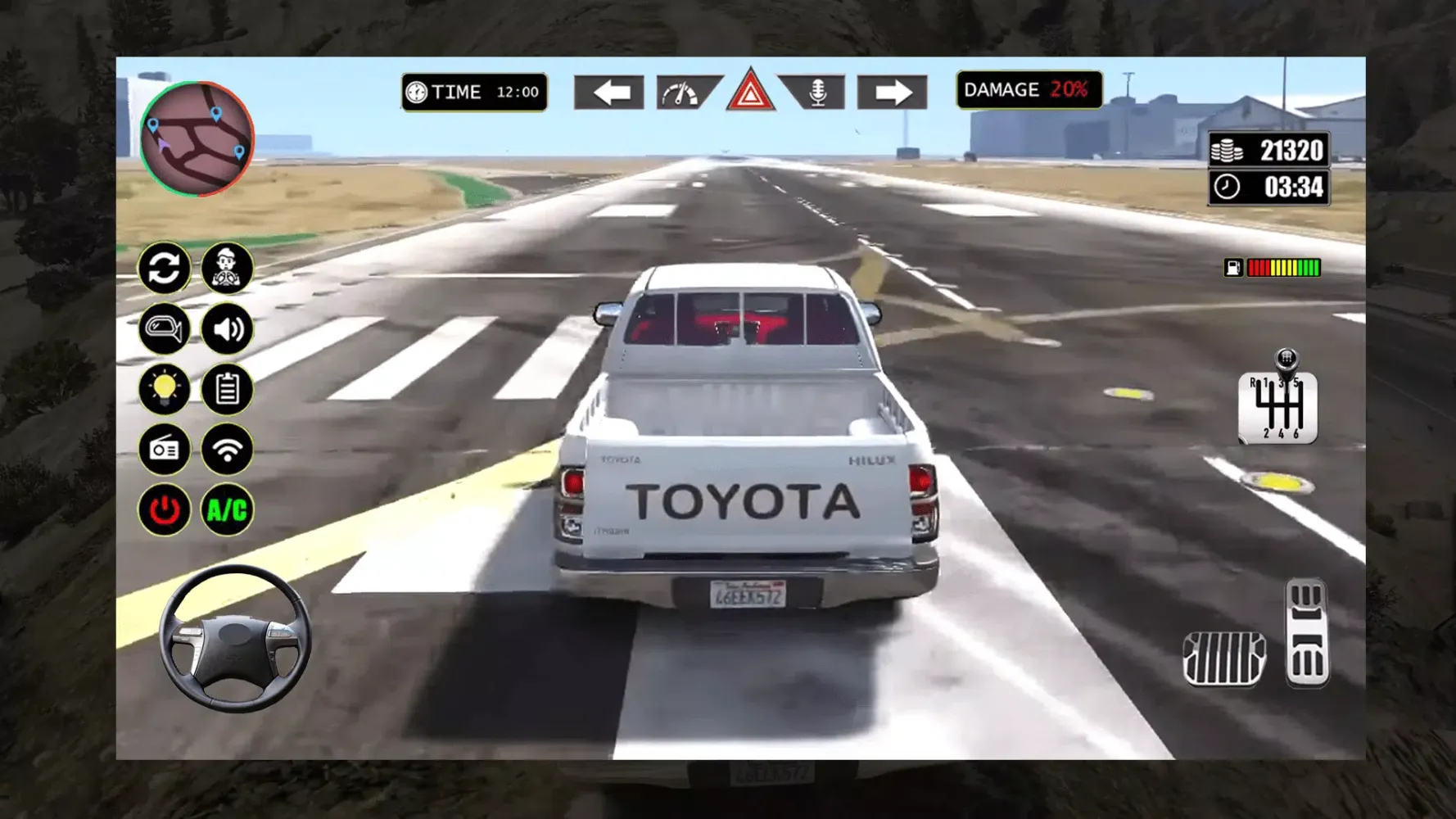Toggle the A/C on or off
This screenshot has width=1456, height=819.
click(x=228, y=509)
